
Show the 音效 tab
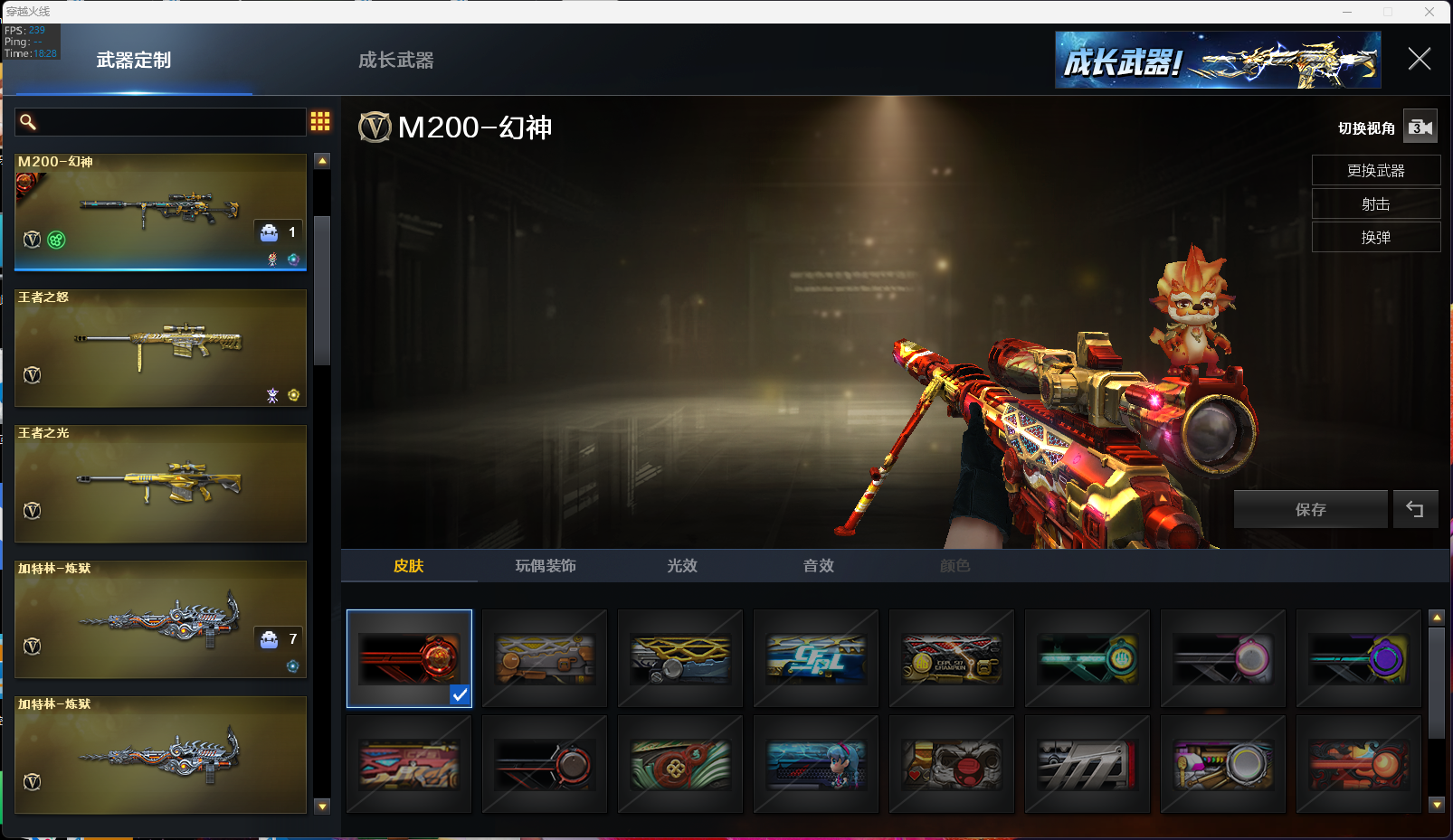click(x=819, y=566)
